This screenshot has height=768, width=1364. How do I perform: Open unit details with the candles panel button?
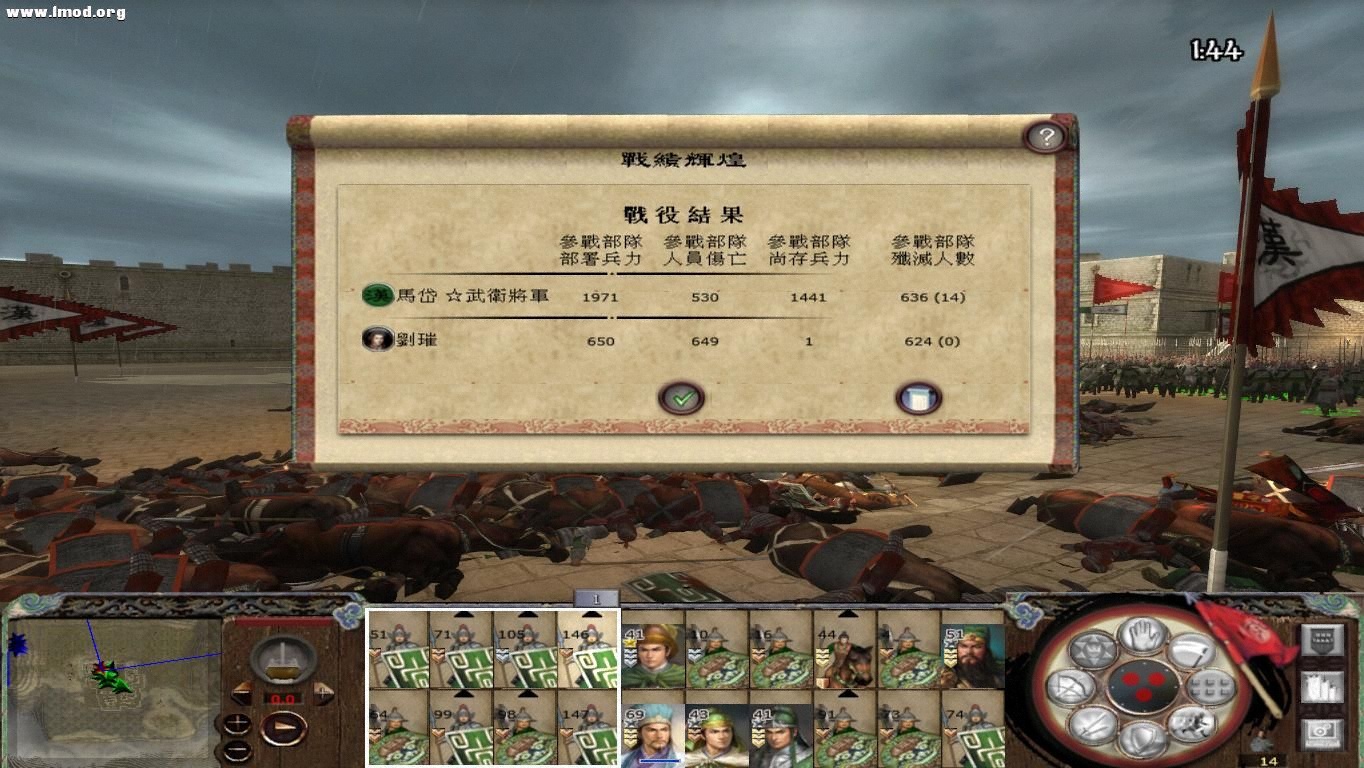click(x=1322, y=688)
